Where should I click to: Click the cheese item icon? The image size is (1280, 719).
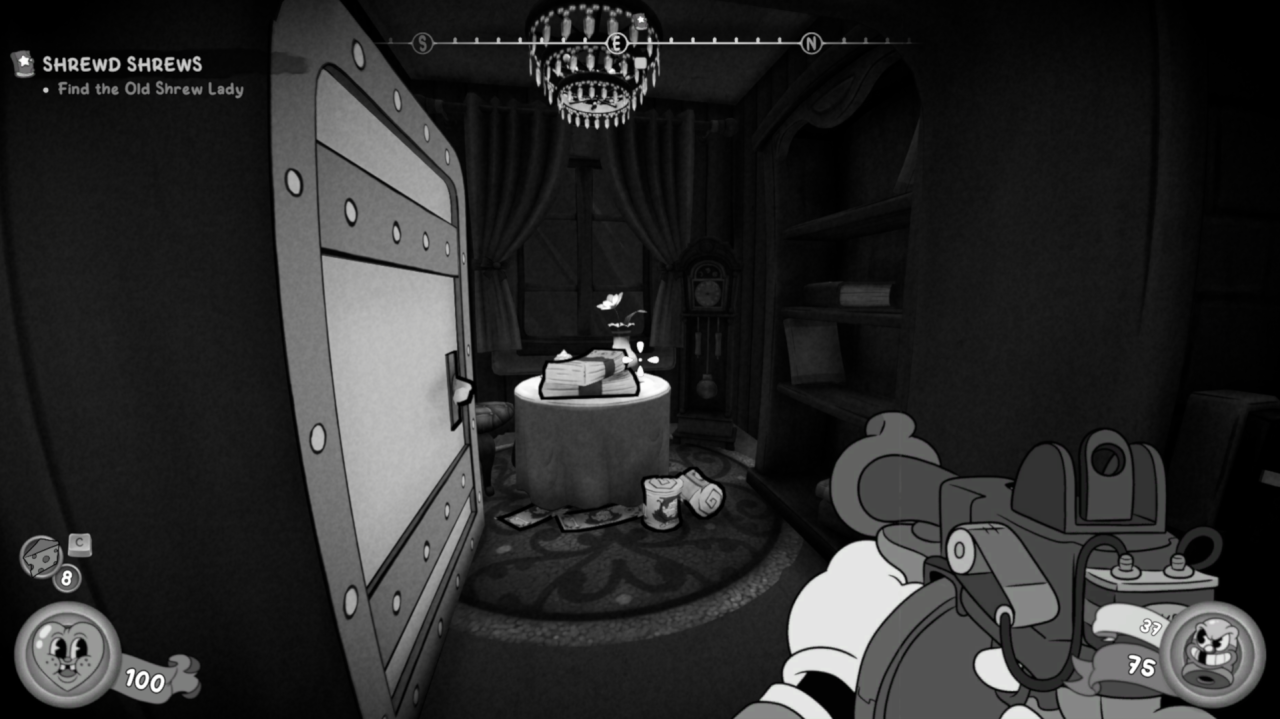(x=41, y=556)
